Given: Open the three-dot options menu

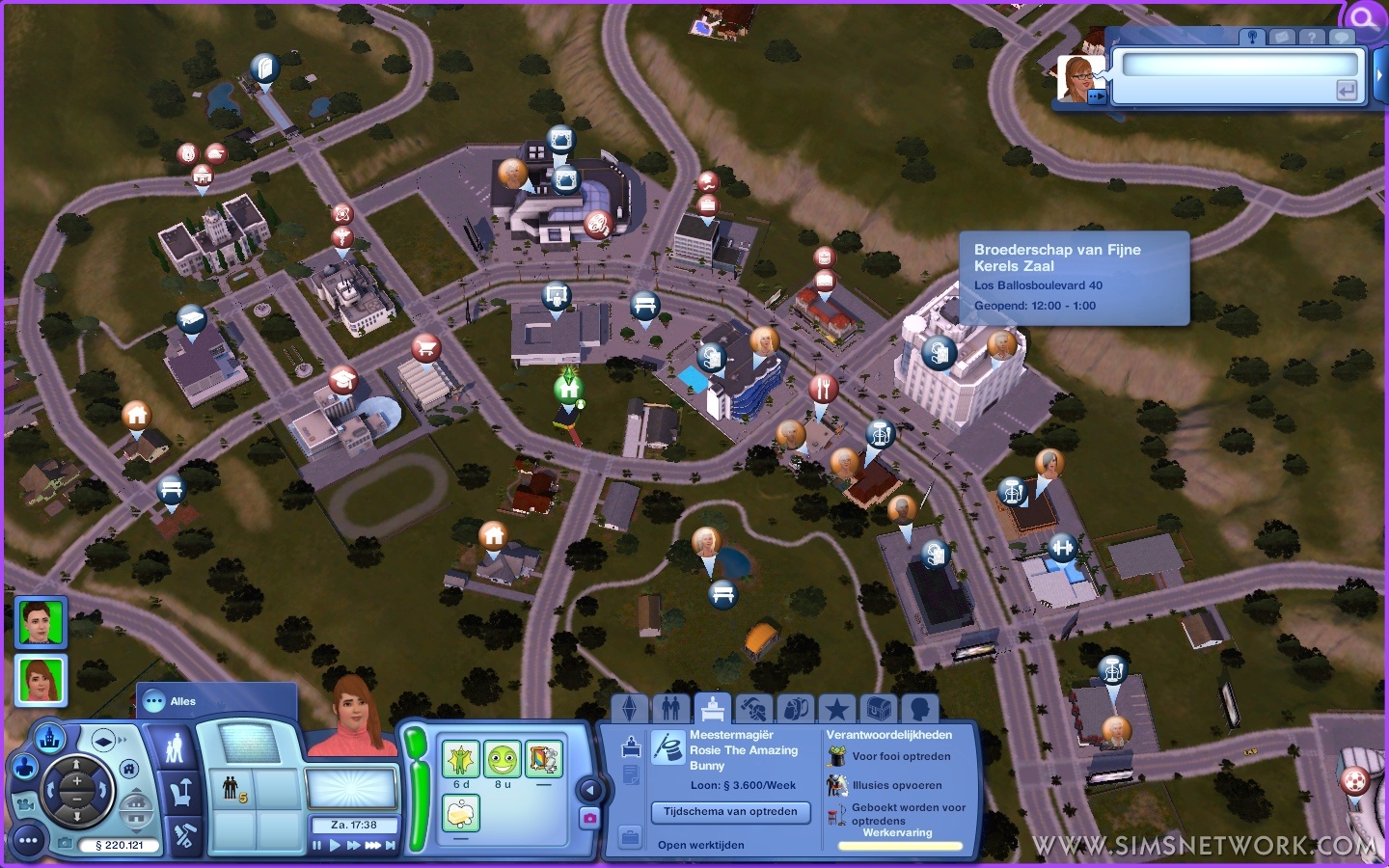Looking at the screenshot, I should [x=28, y=841].
